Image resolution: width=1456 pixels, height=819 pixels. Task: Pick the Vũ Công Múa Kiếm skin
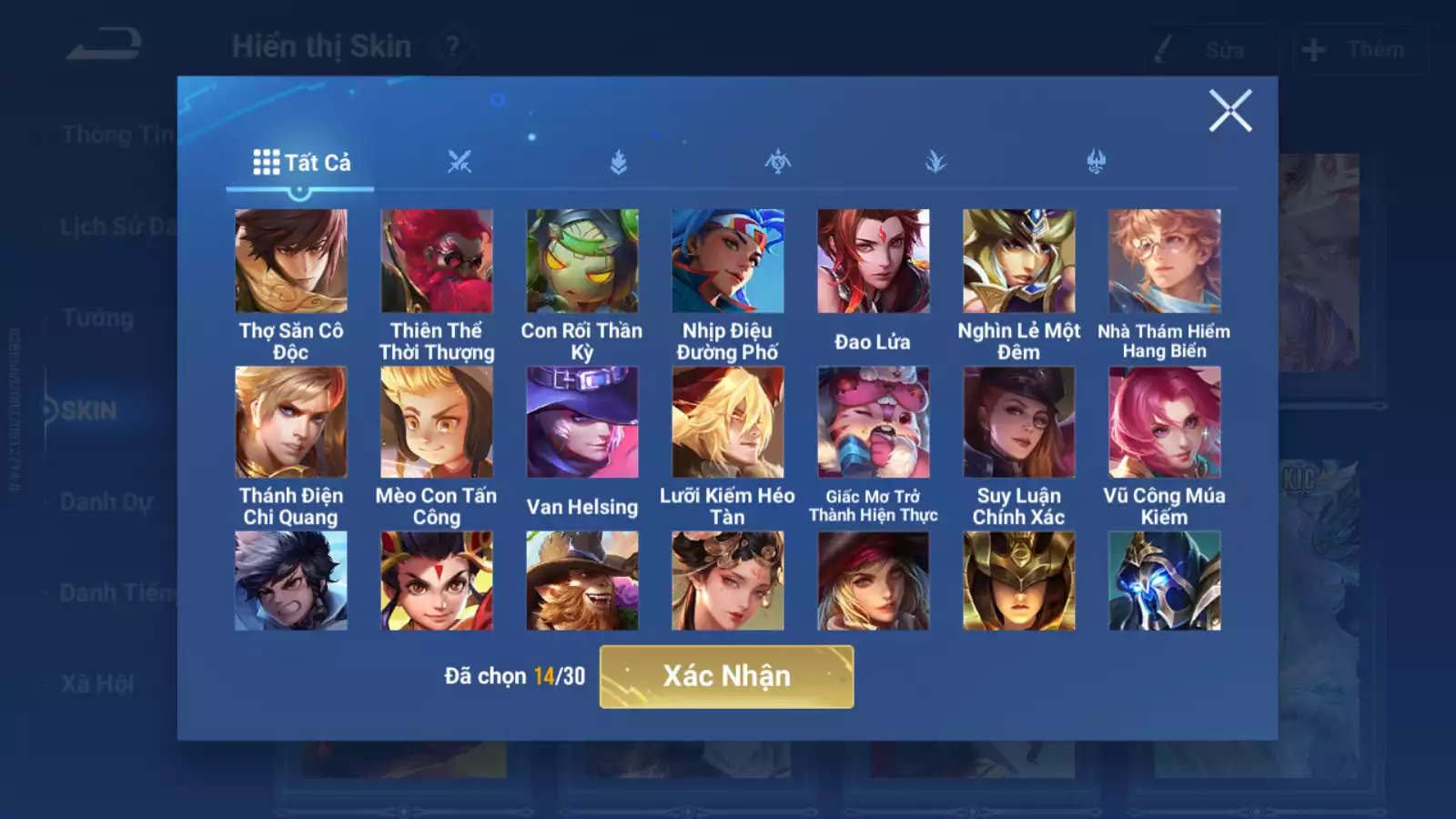[1165, 422]
